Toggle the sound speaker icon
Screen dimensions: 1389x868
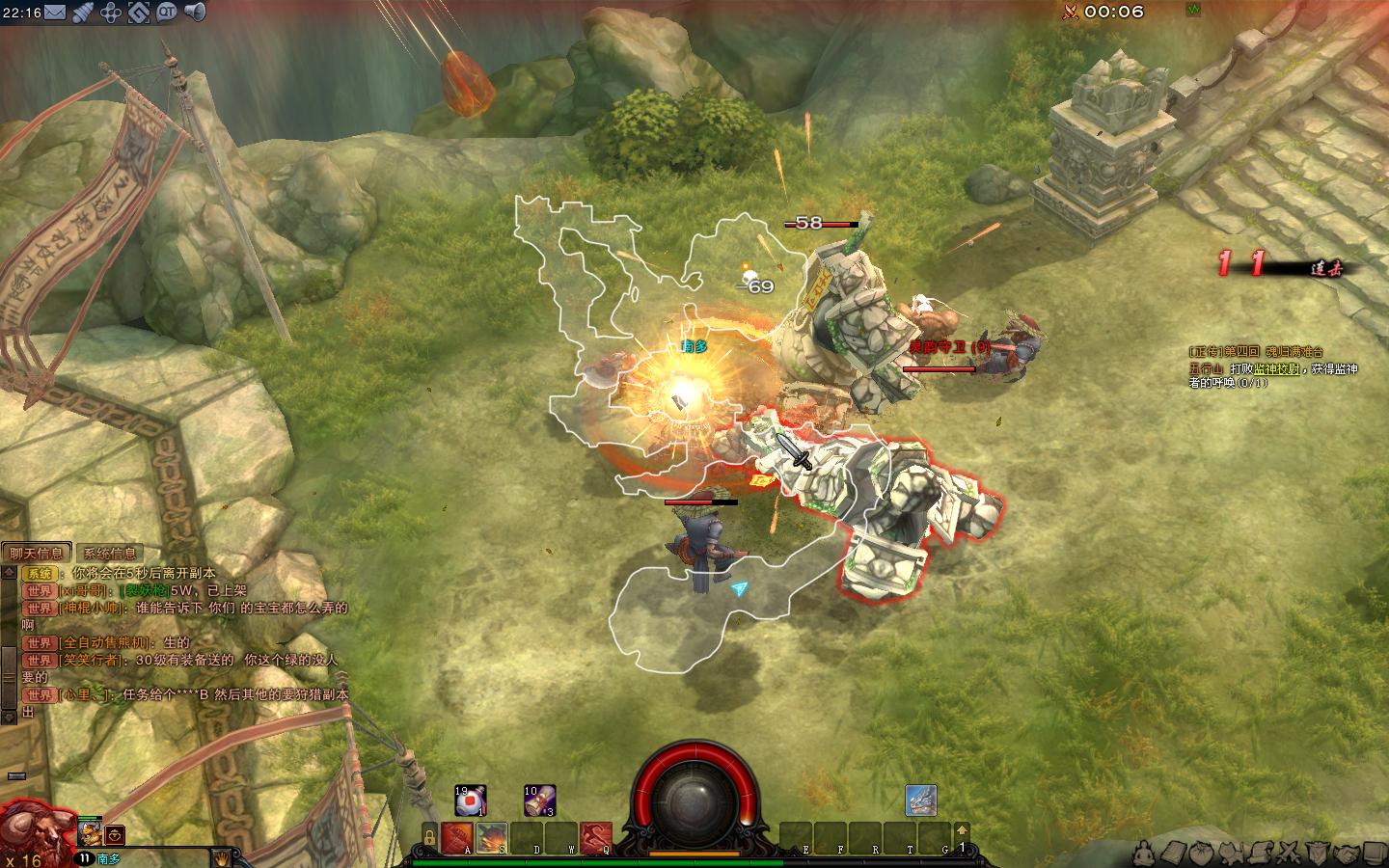(x=195, y=13)
